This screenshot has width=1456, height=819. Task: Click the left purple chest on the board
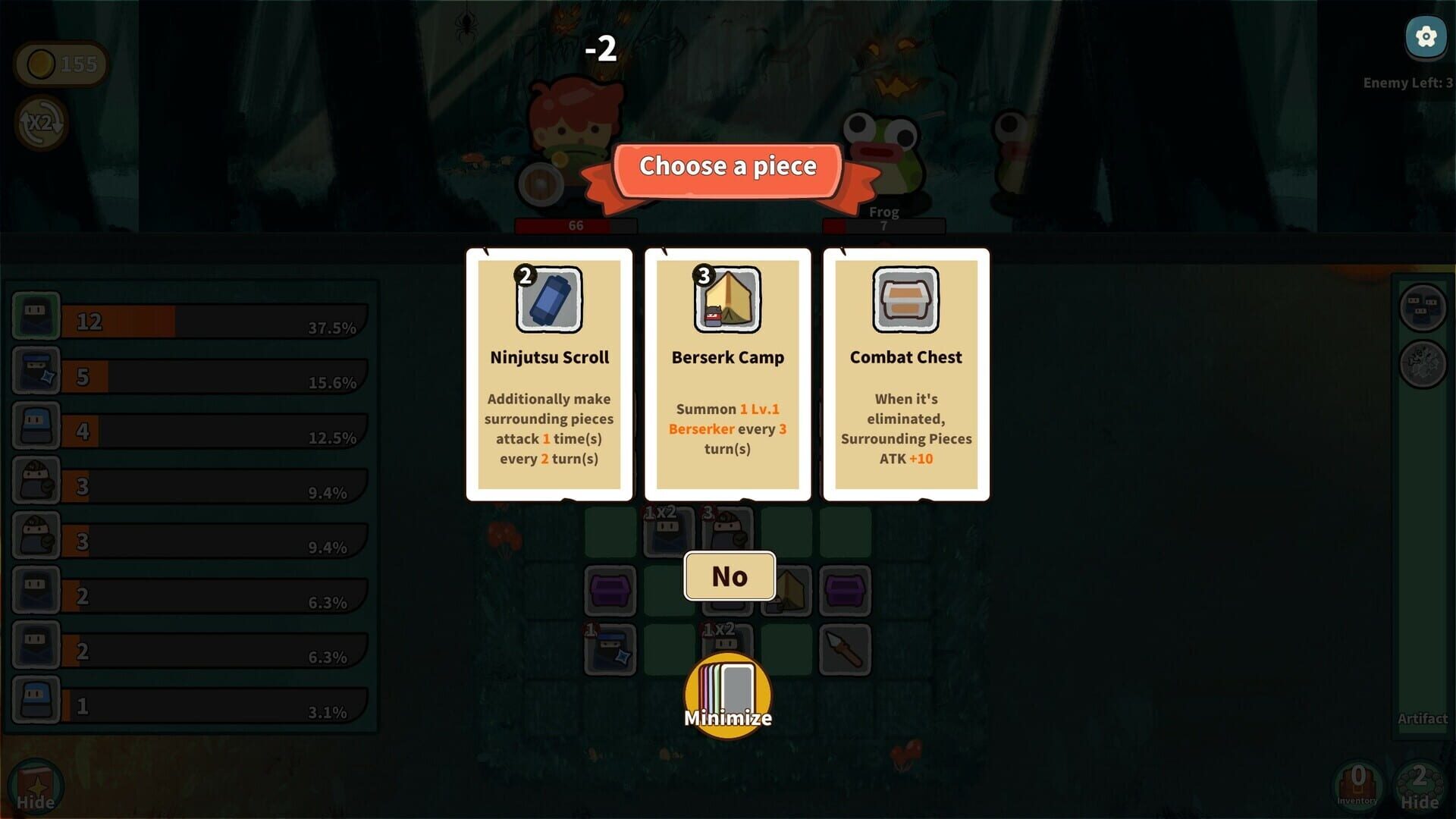point(611,590)
